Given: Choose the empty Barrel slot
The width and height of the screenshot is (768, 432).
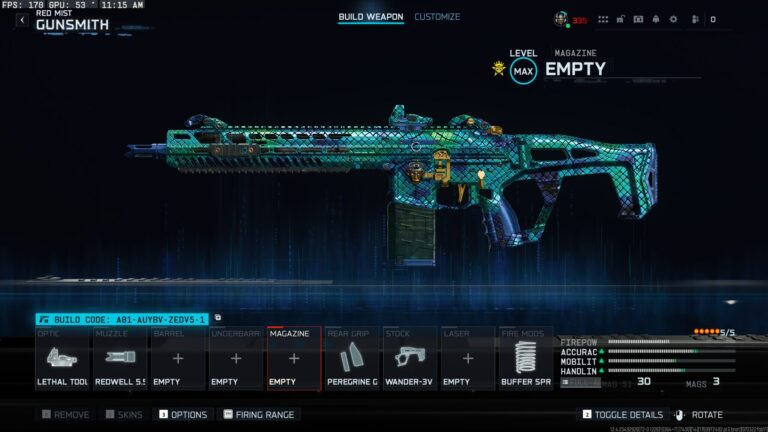Looking at the screenshot, I should [x=179, y=358].
